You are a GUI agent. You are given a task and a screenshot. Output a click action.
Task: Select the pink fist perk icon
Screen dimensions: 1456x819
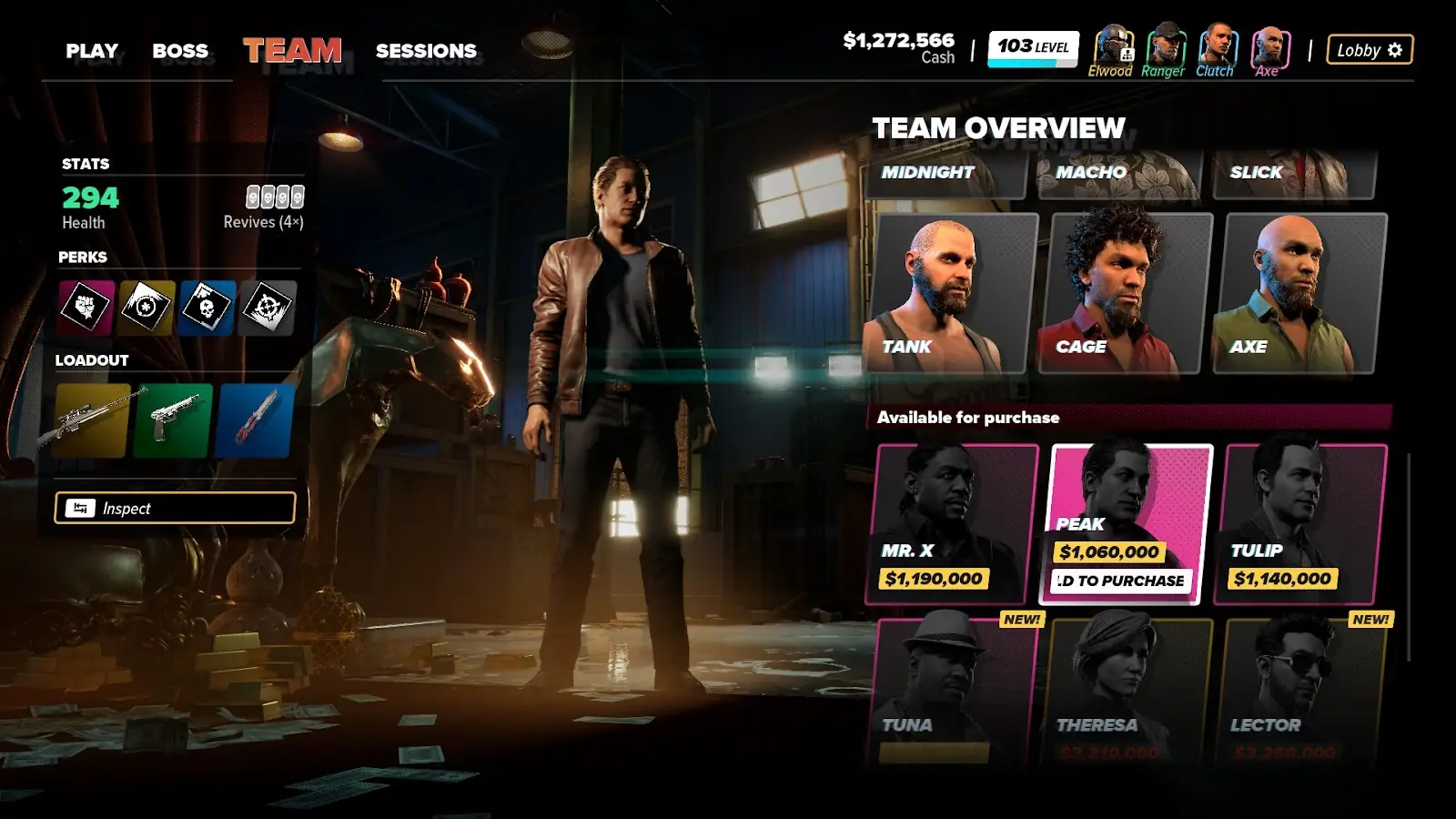tap(86, 307)
